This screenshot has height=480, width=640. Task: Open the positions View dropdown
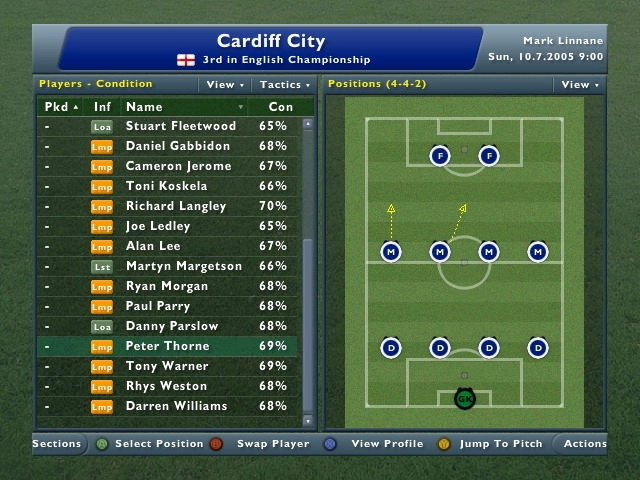[x=580, y=85]
